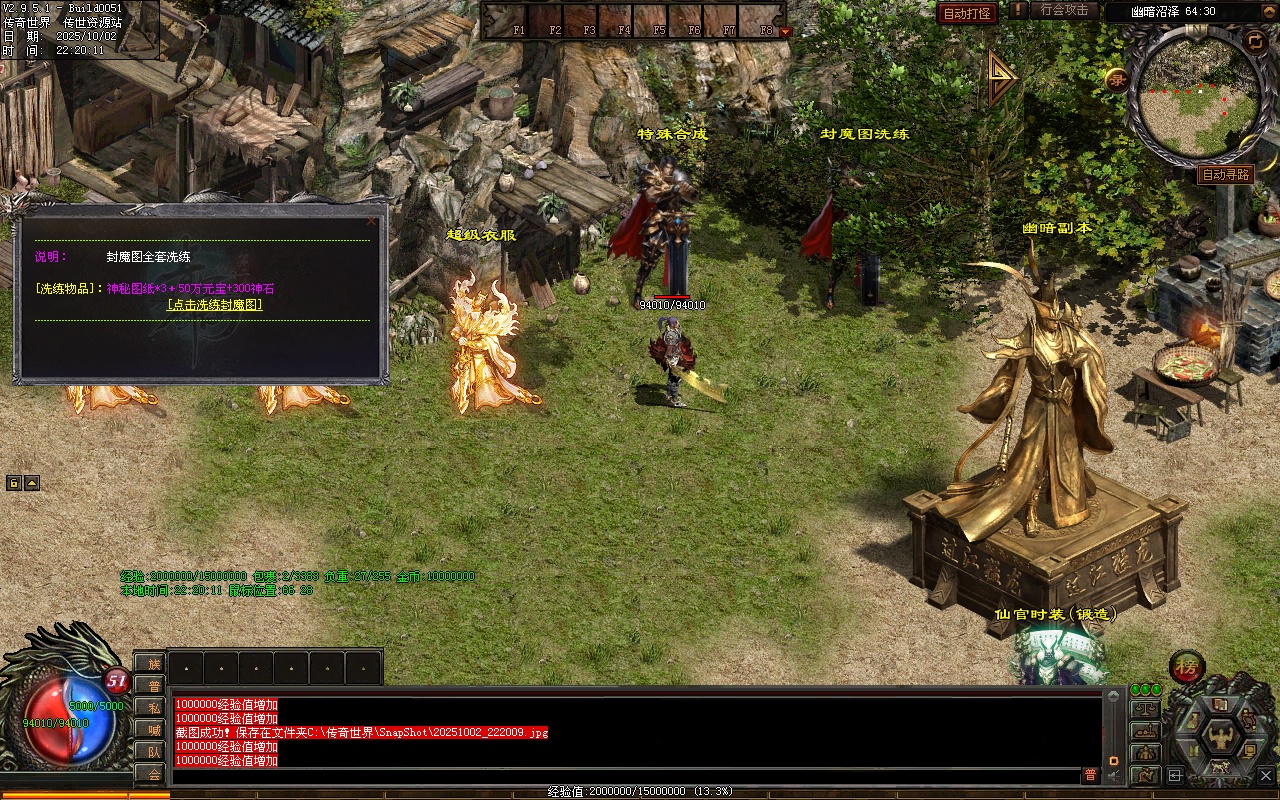
Task: Click the 点击洗练封魔图 link in the dialog
Action: pyautogui.click(x=215, y=305)
